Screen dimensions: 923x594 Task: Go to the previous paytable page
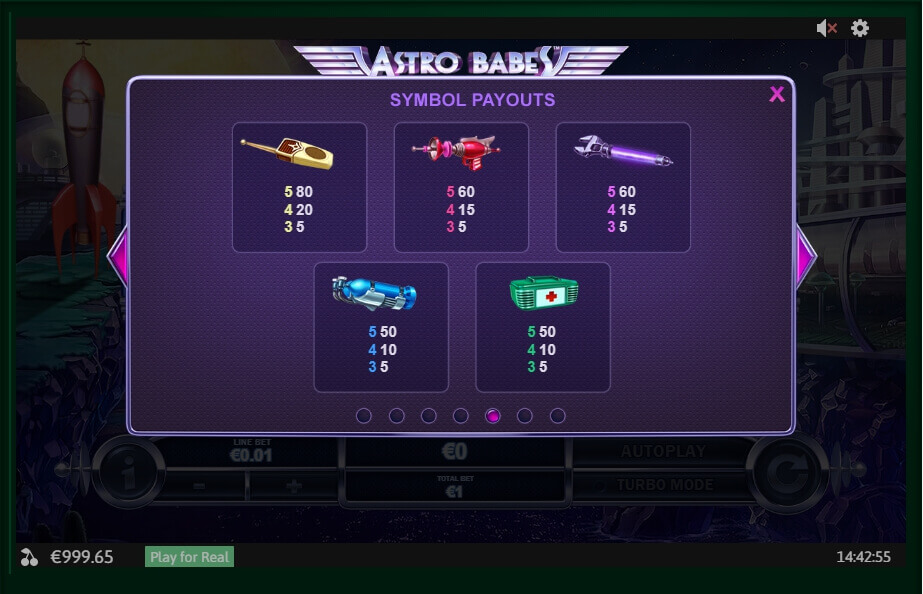coord(118,257)
